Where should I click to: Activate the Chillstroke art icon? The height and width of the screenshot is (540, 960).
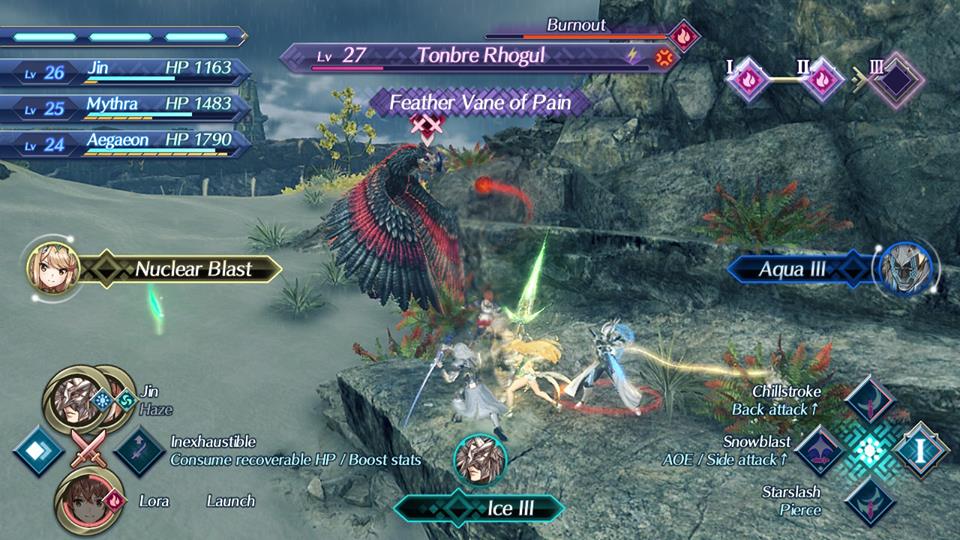[868, 399]
